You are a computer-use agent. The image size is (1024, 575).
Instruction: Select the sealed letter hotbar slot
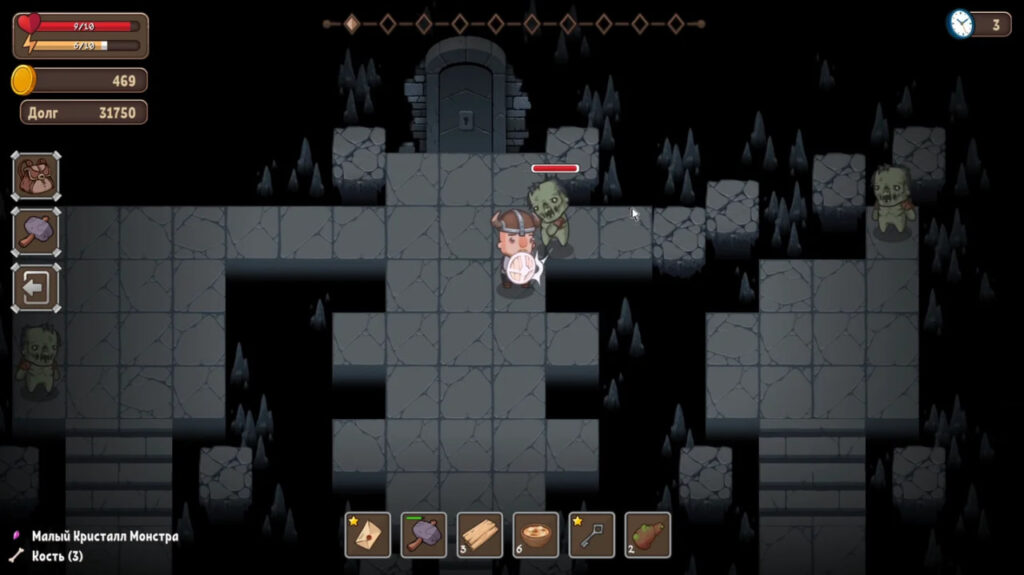[368, 534]
